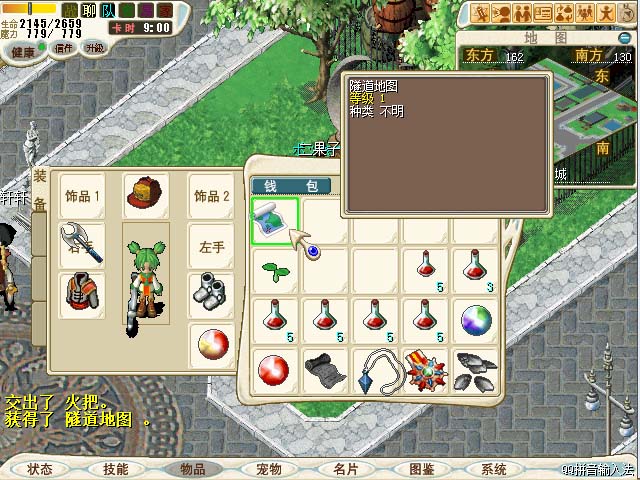The width and height of the screenshot is (640, 480).
Task: Open the 状态 status menu
Action: pyautogui.click(x=40, y=468)
